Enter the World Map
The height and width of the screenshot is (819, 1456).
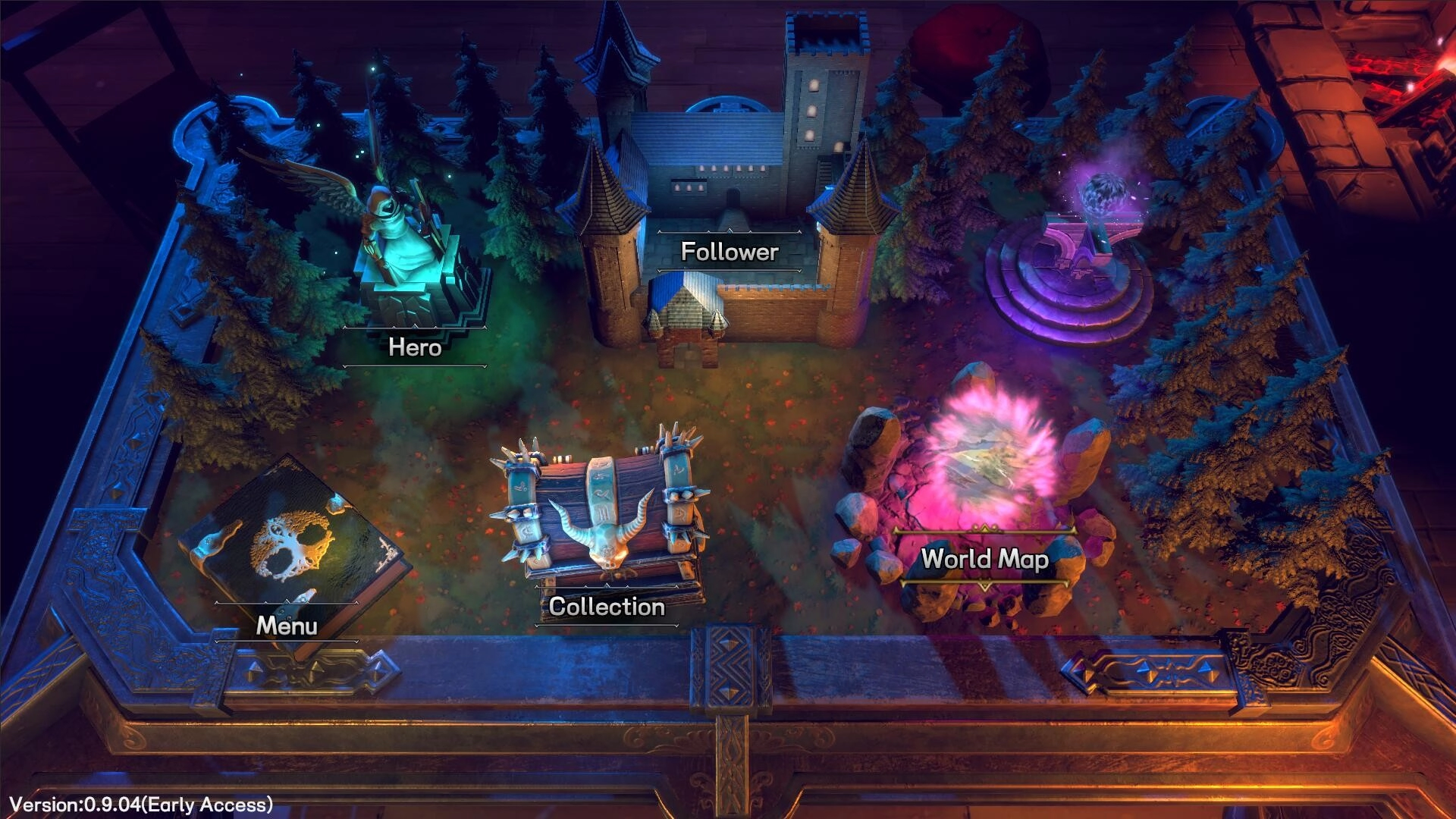click(984, 559)
